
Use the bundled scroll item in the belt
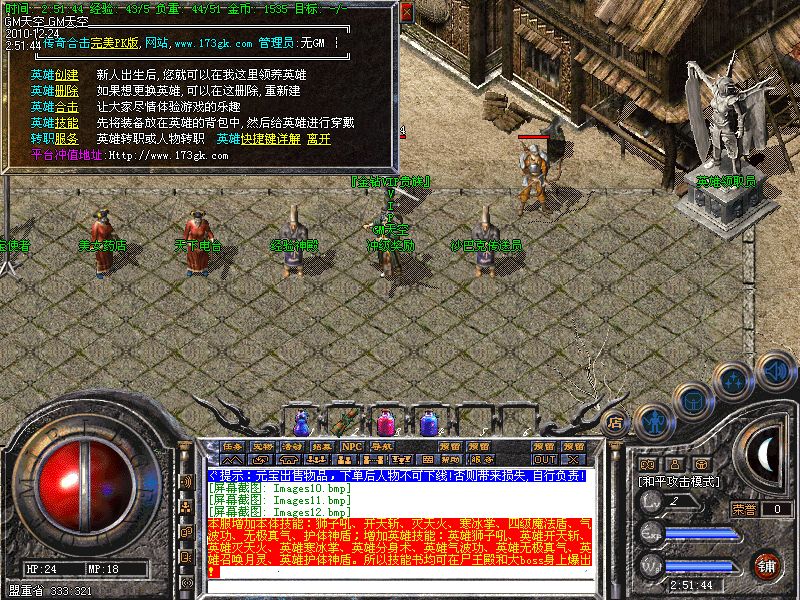click(347, 422)
